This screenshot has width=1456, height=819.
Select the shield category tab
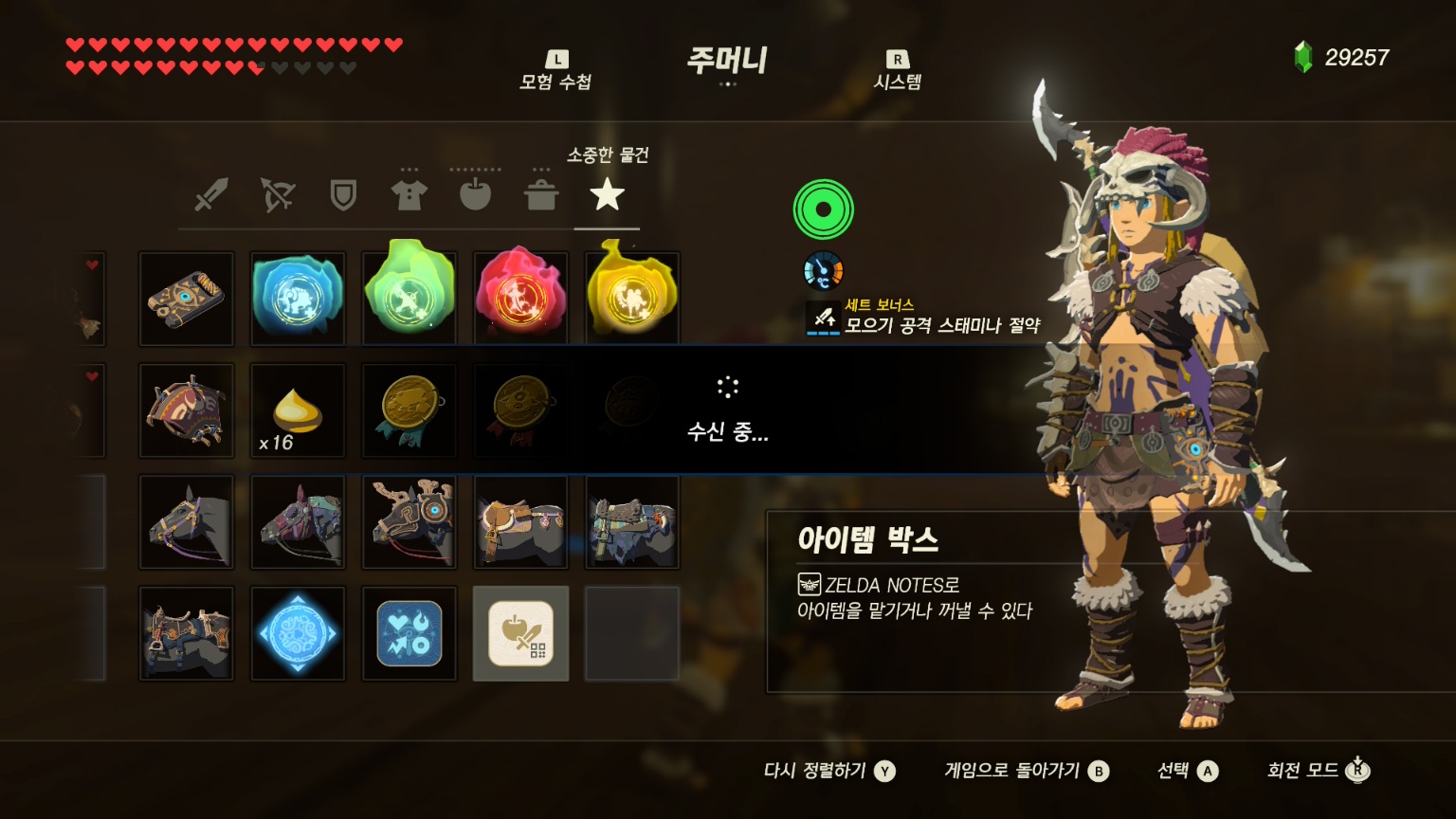click(x=342, y=195)
